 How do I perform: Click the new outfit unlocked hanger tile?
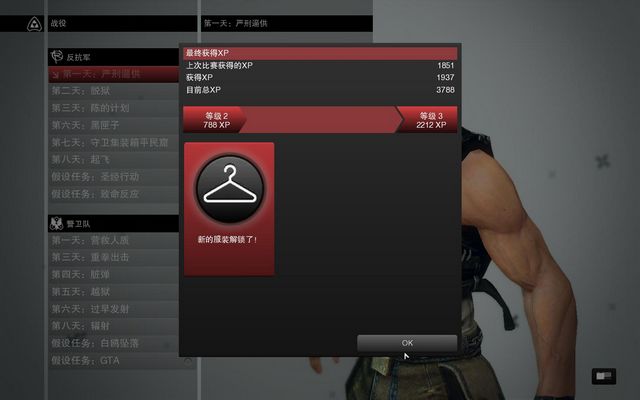tap(229, 209)
